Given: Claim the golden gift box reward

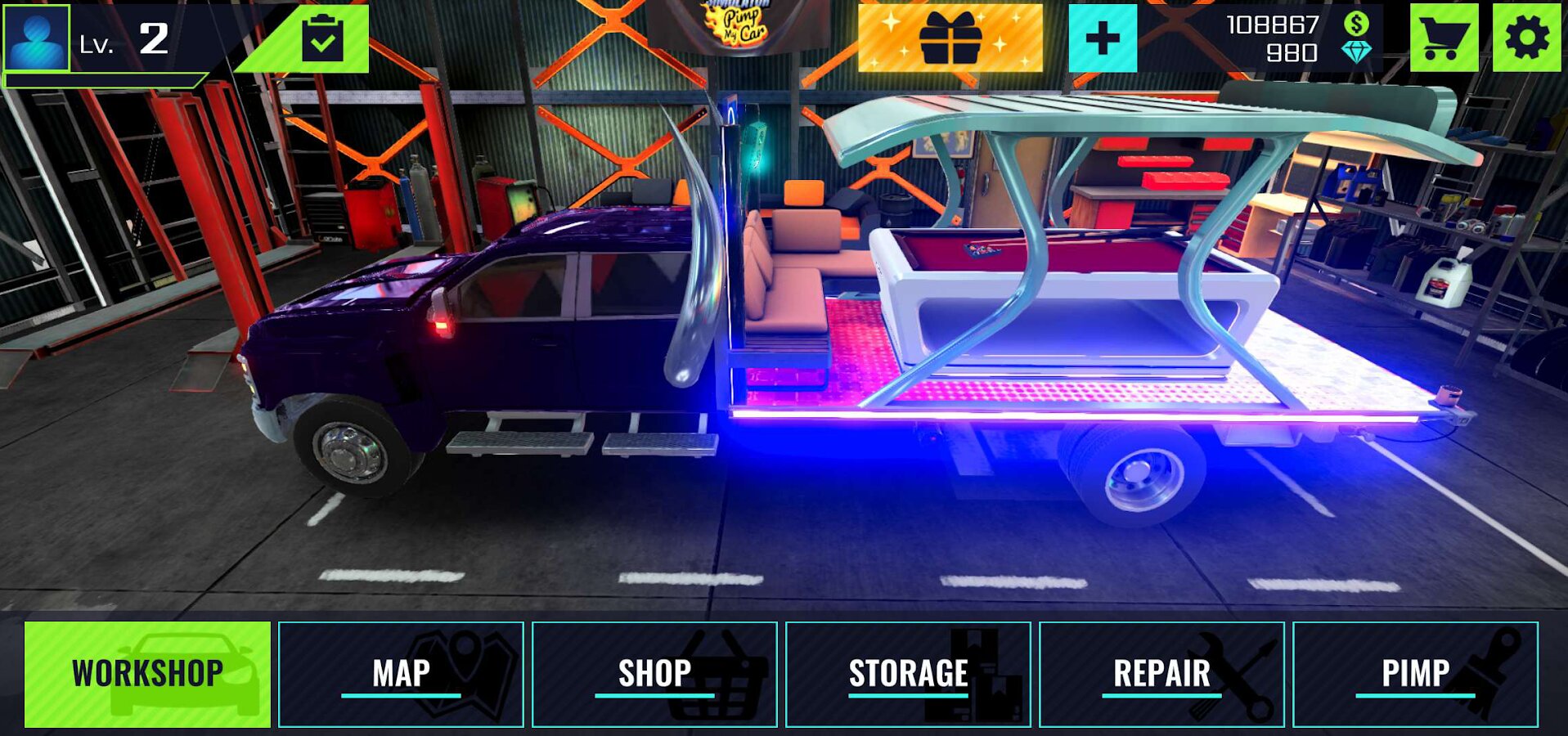Looking at the screenshot, I should pos(950,38).
